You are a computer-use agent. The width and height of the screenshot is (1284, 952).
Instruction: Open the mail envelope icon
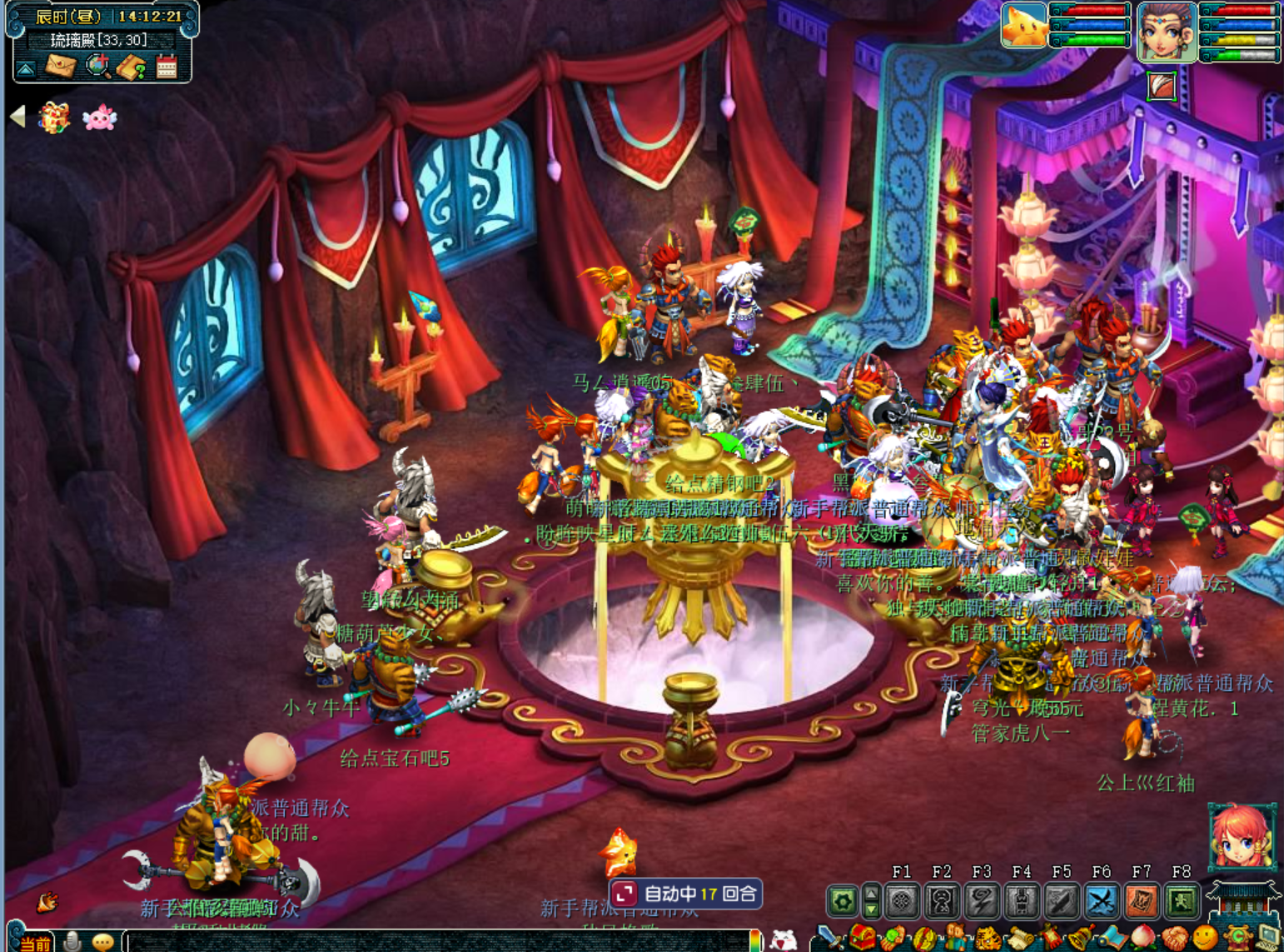pos(60,65)
